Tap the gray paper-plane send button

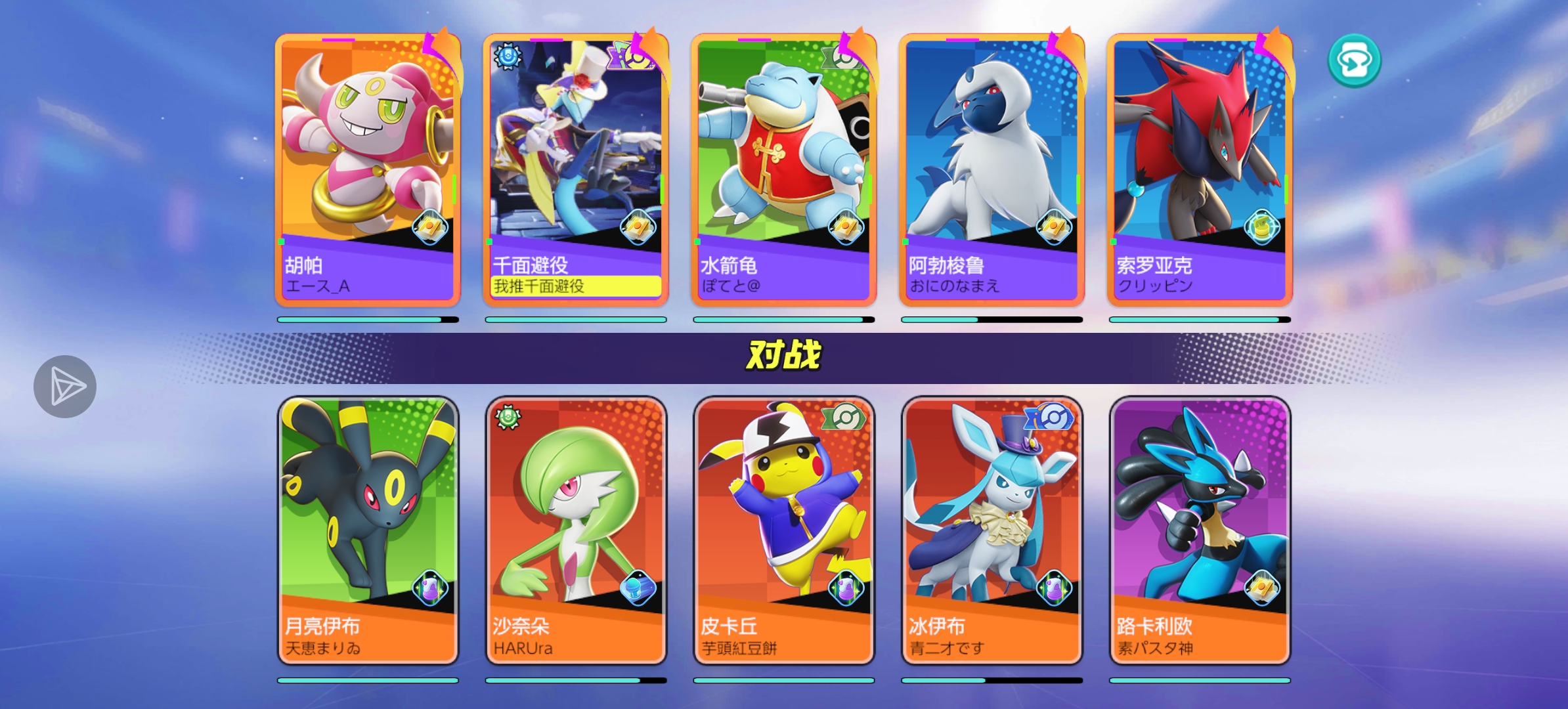click(65, 387)
